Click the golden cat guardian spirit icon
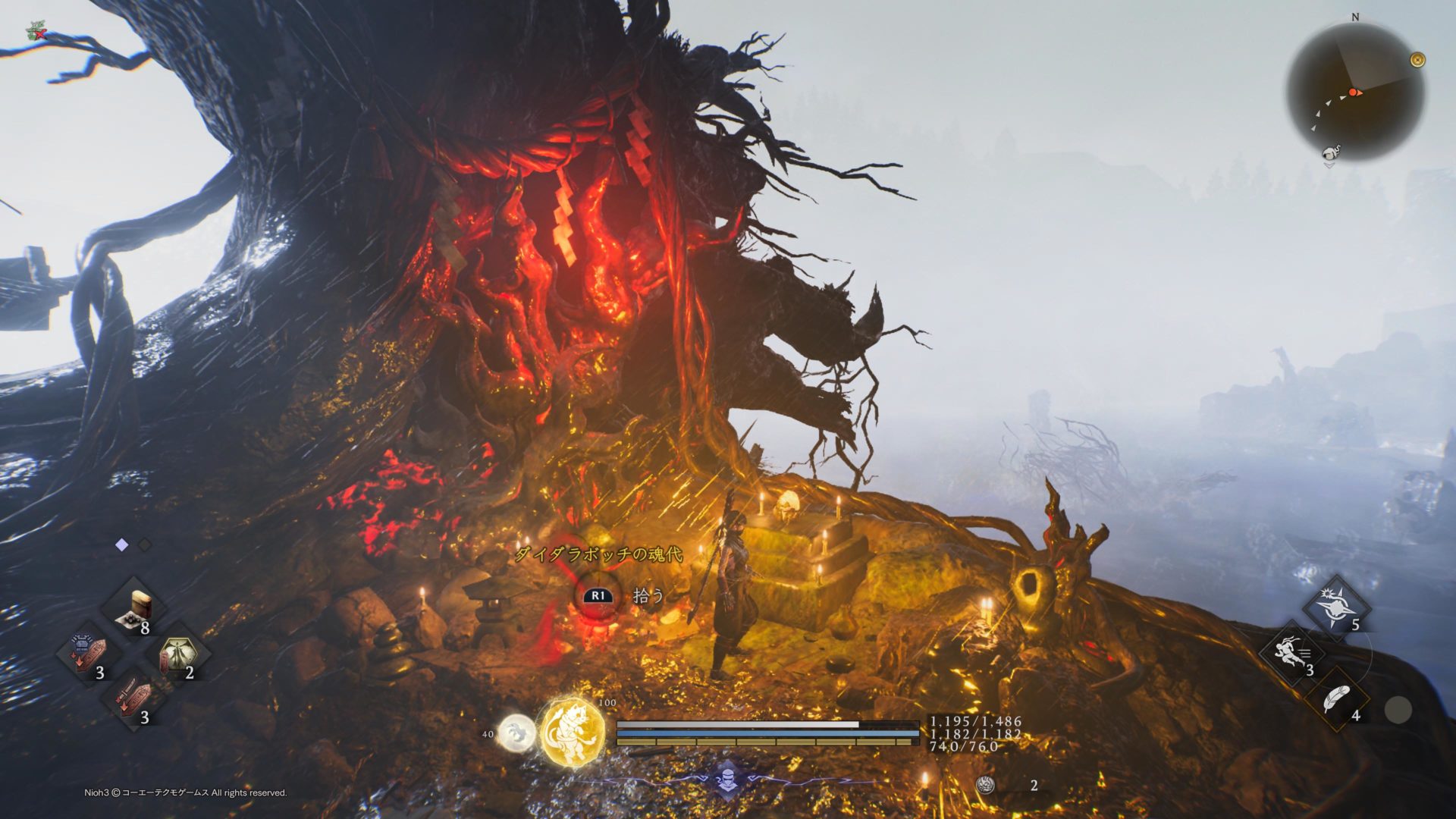 pos(573,733)
